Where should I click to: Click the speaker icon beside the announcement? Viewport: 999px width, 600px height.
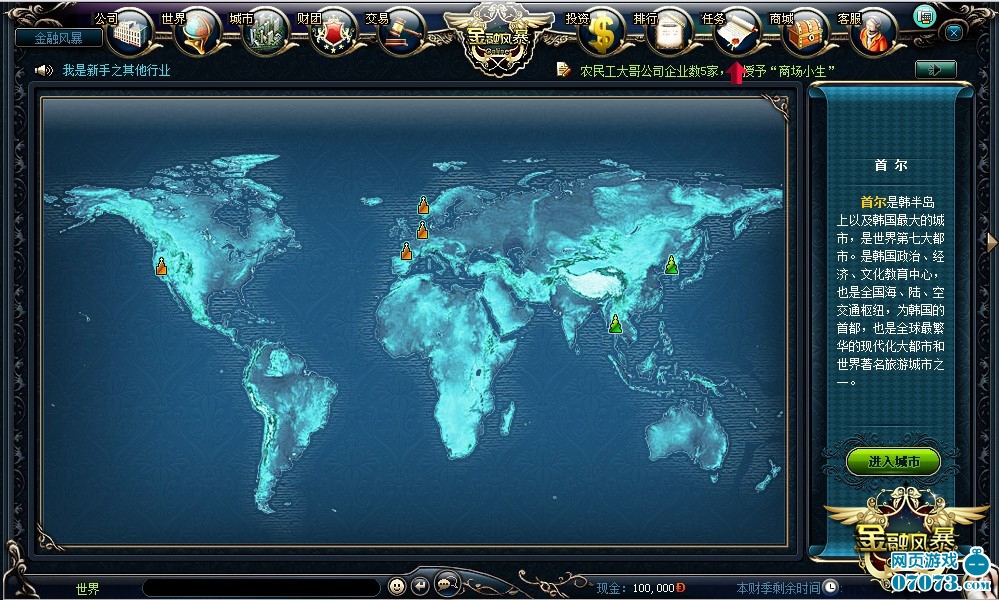tap(43, 70)
